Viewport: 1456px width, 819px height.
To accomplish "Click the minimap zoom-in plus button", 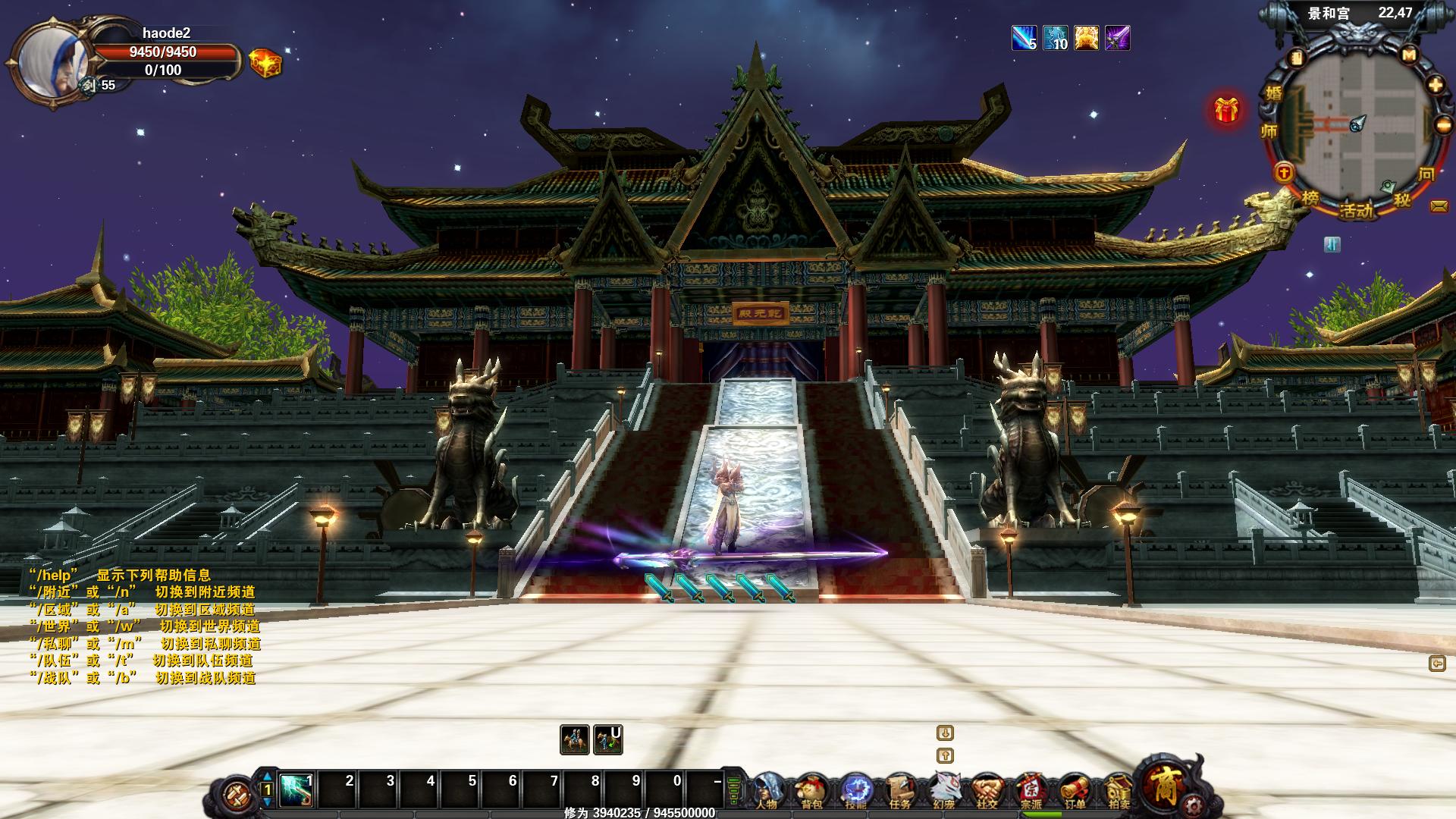I will (1436, 85).
